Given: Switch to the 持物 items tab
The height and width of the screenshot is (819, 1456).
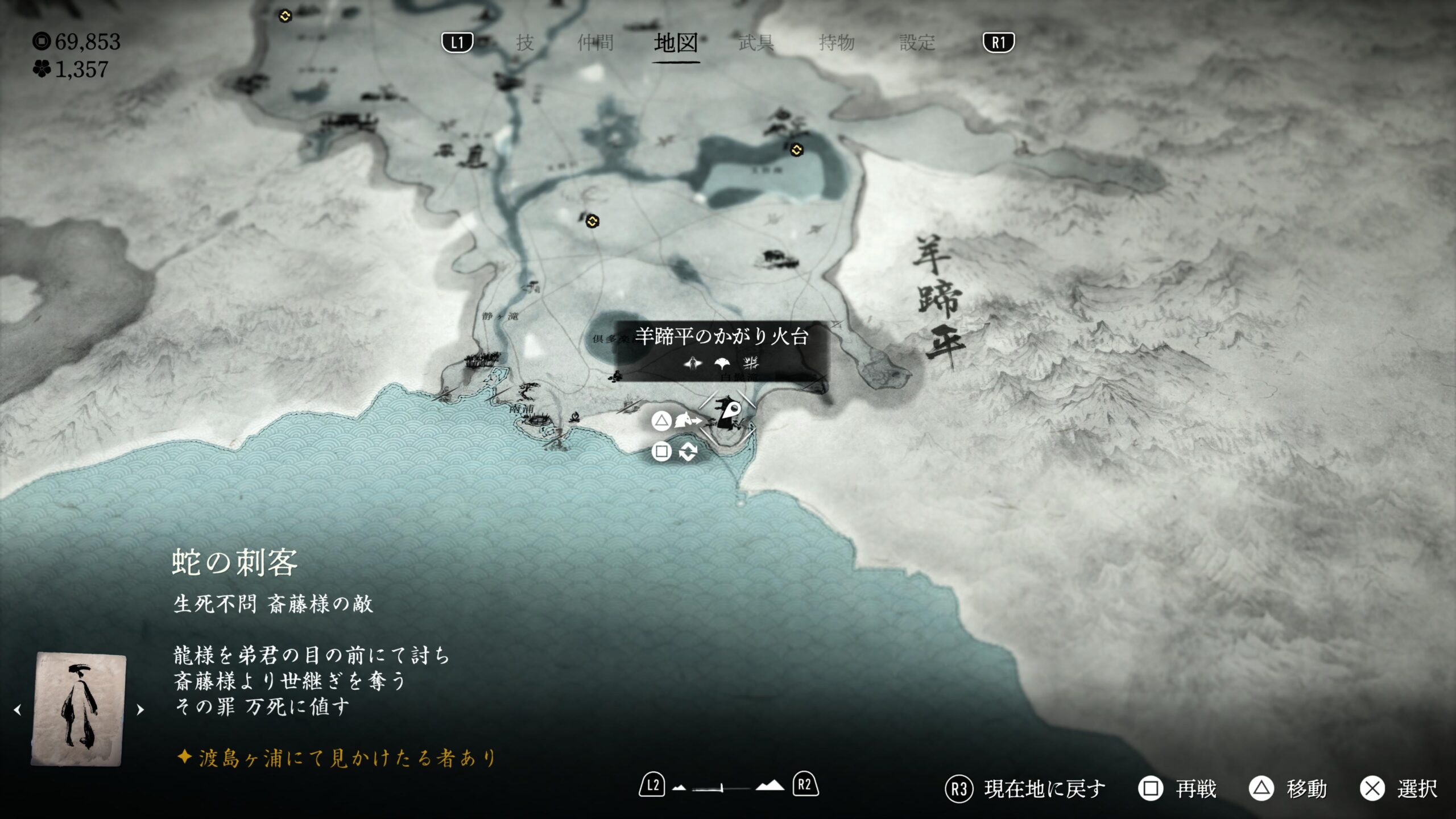Looking at the screenshot, I should coord(837,43).
